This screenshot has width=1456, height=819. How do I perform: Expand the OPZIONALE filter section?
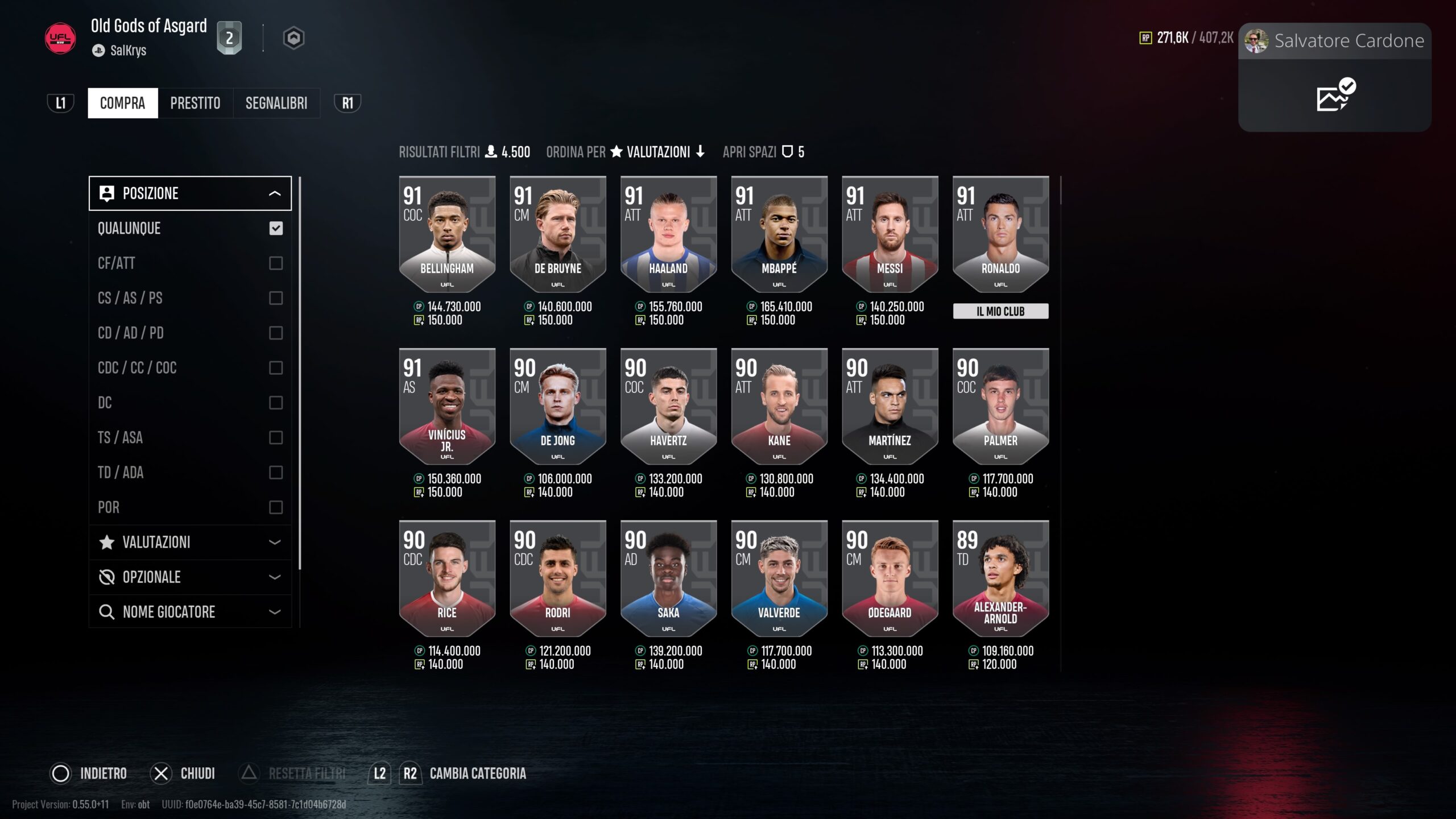190,577
